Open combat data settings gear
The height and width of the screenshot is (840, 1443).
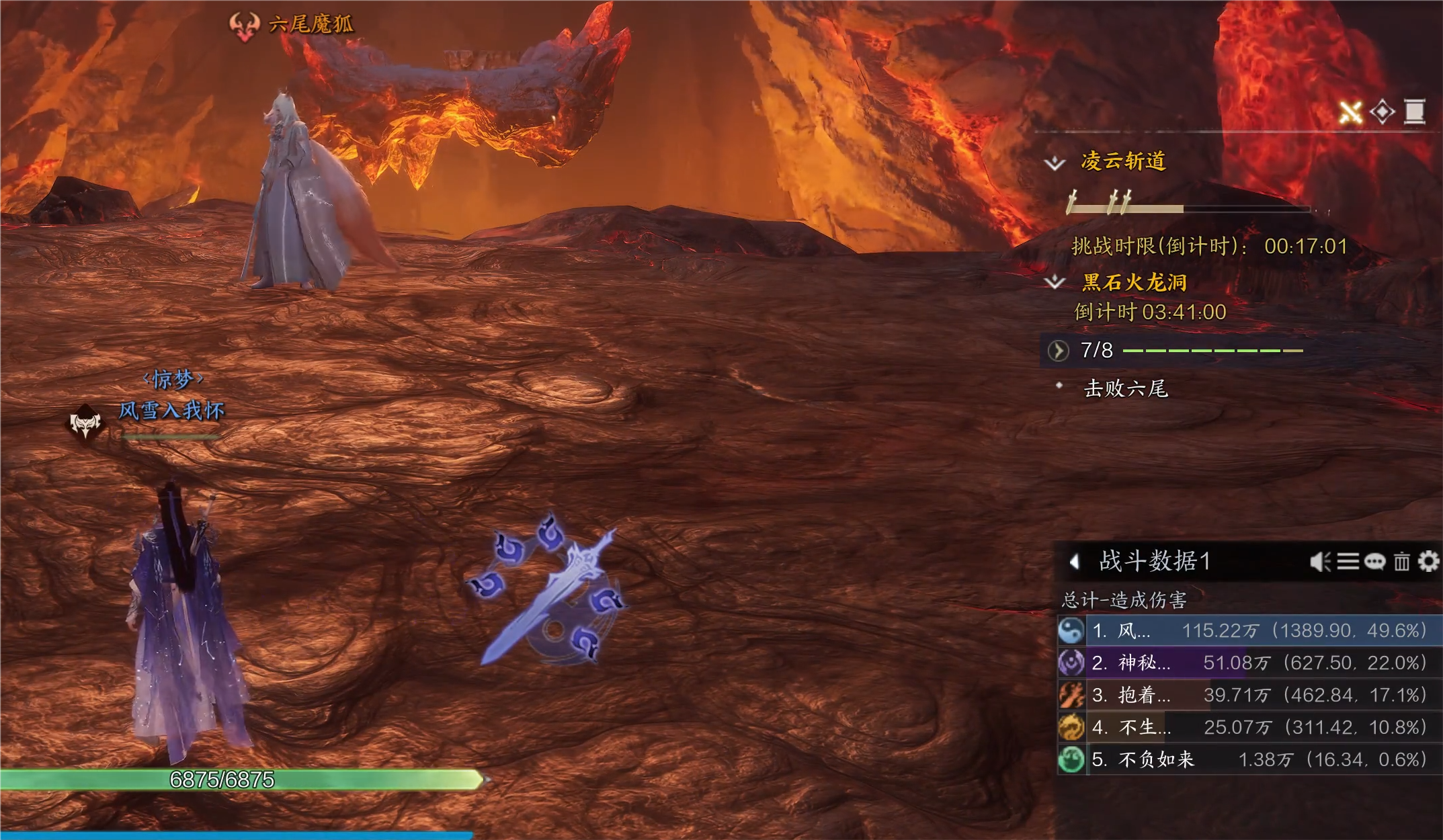1429,561
